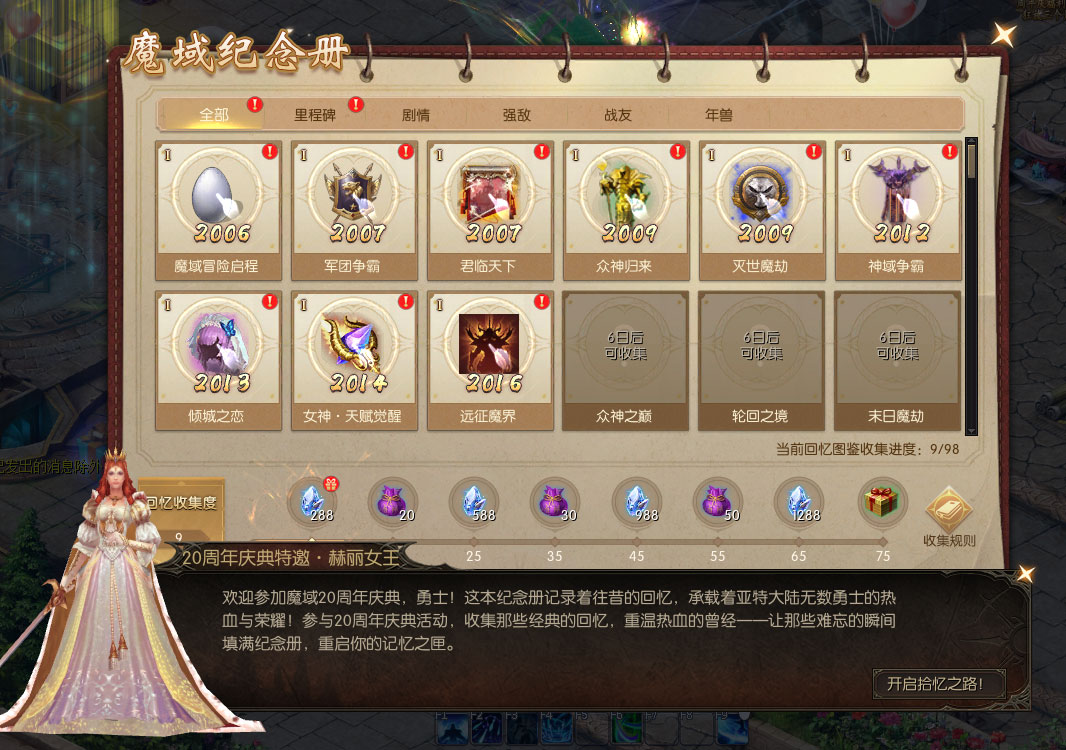Switch to the 全部 tab
The image size is (1066, 750).
click(x=214, y=115)
